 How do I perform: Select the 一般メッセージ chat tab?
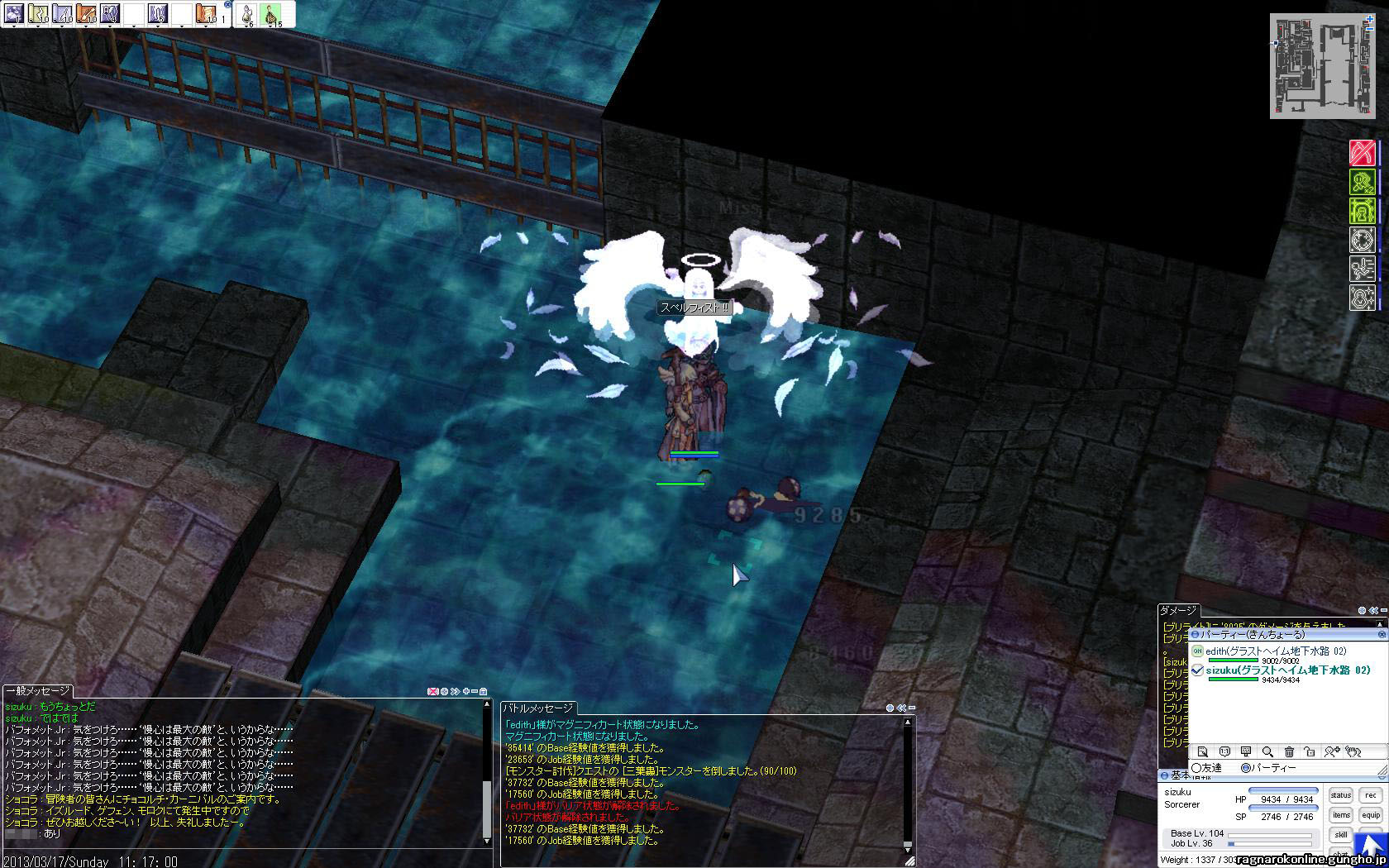pos(38,691)
